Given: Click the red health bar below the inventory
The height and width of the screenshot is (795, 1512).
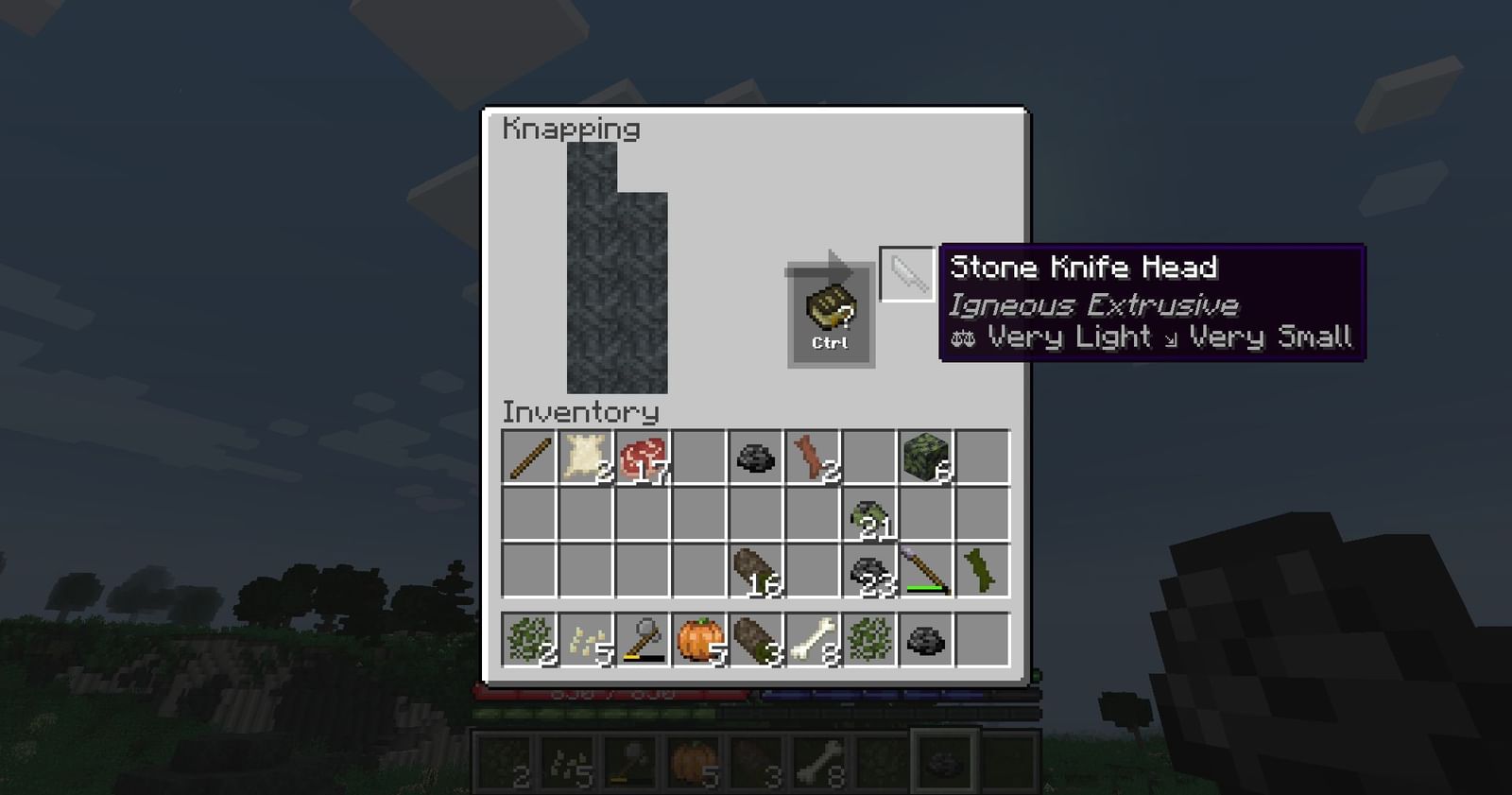Looking at the screenshot, I should (614, 693).
